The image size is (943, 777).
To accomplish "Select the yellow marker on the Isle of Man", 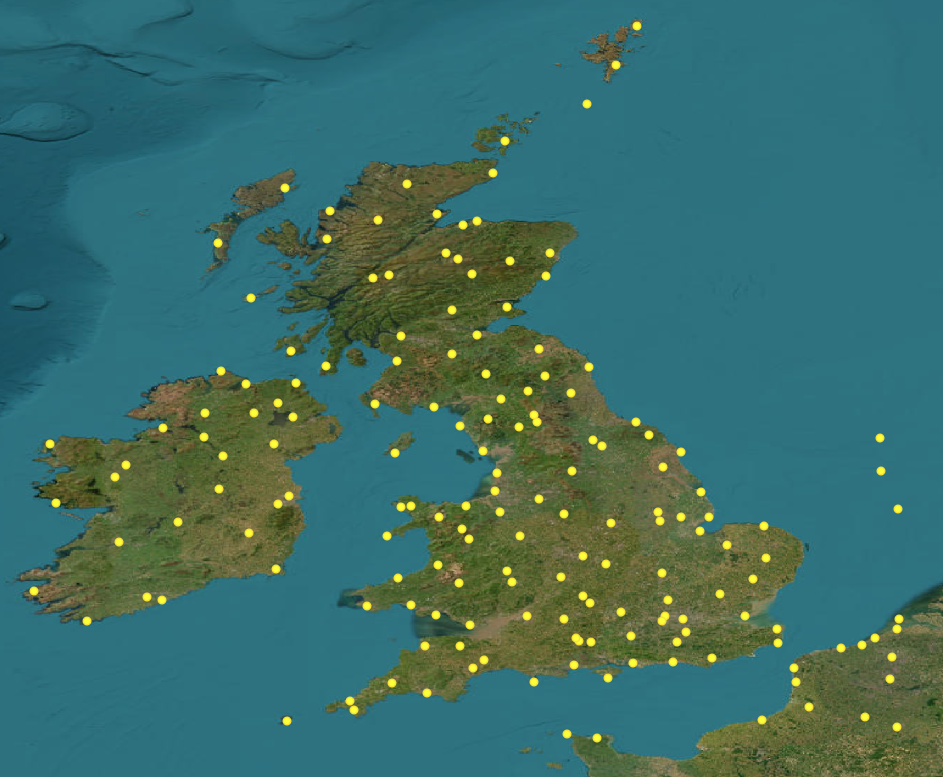I will 395,453.
